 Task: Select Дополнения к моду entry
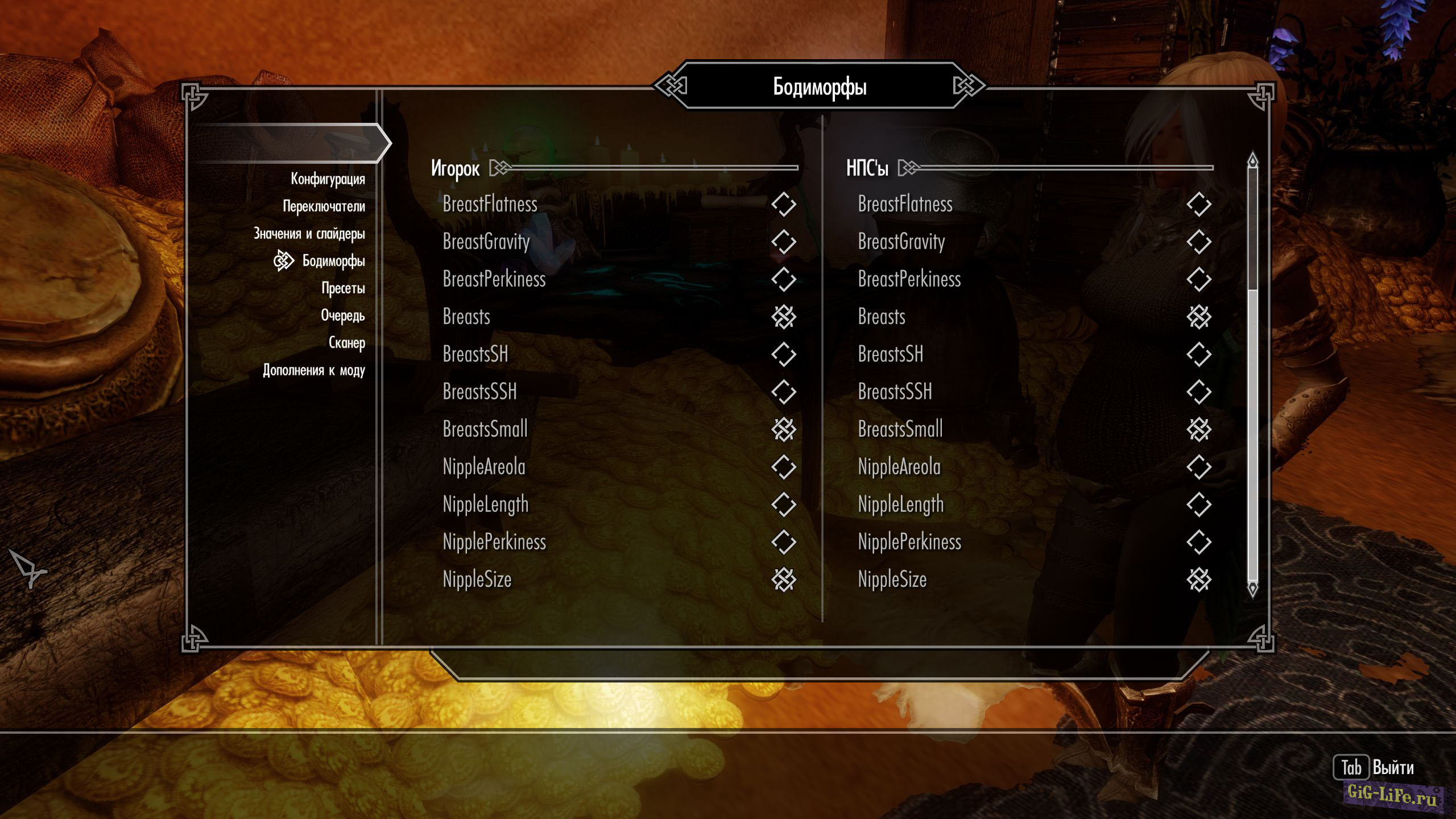[313, 370]
